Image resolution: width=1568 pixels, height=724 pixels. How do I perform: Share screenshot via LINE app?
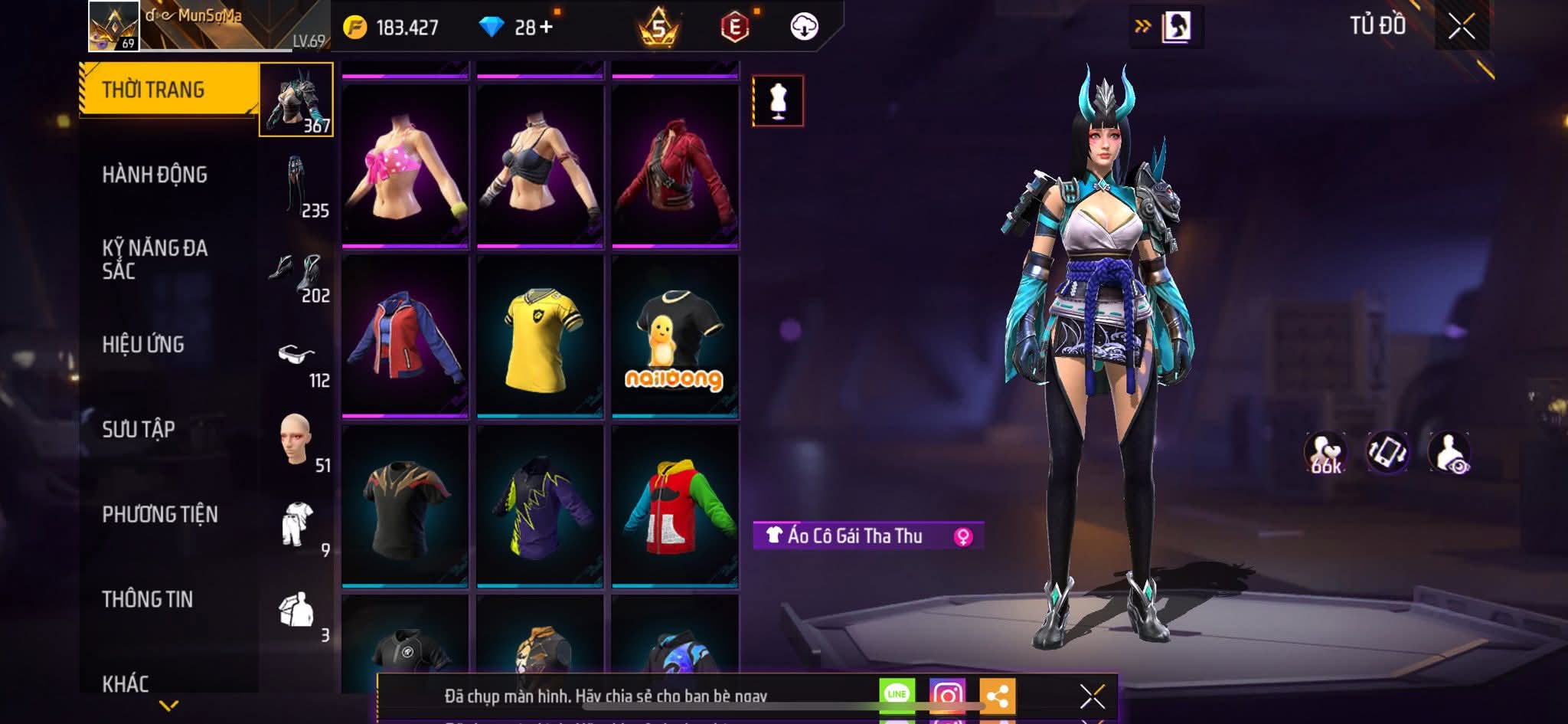pyautogui.click(x=897, y=695)
